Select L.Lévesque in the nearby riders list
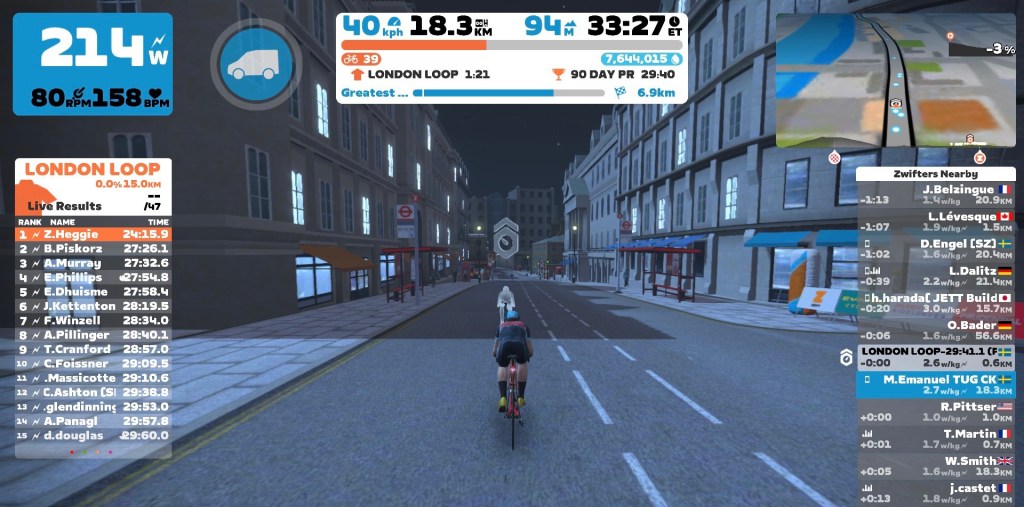The width and height of the screenshot is (1024, 507). [935, 222]
